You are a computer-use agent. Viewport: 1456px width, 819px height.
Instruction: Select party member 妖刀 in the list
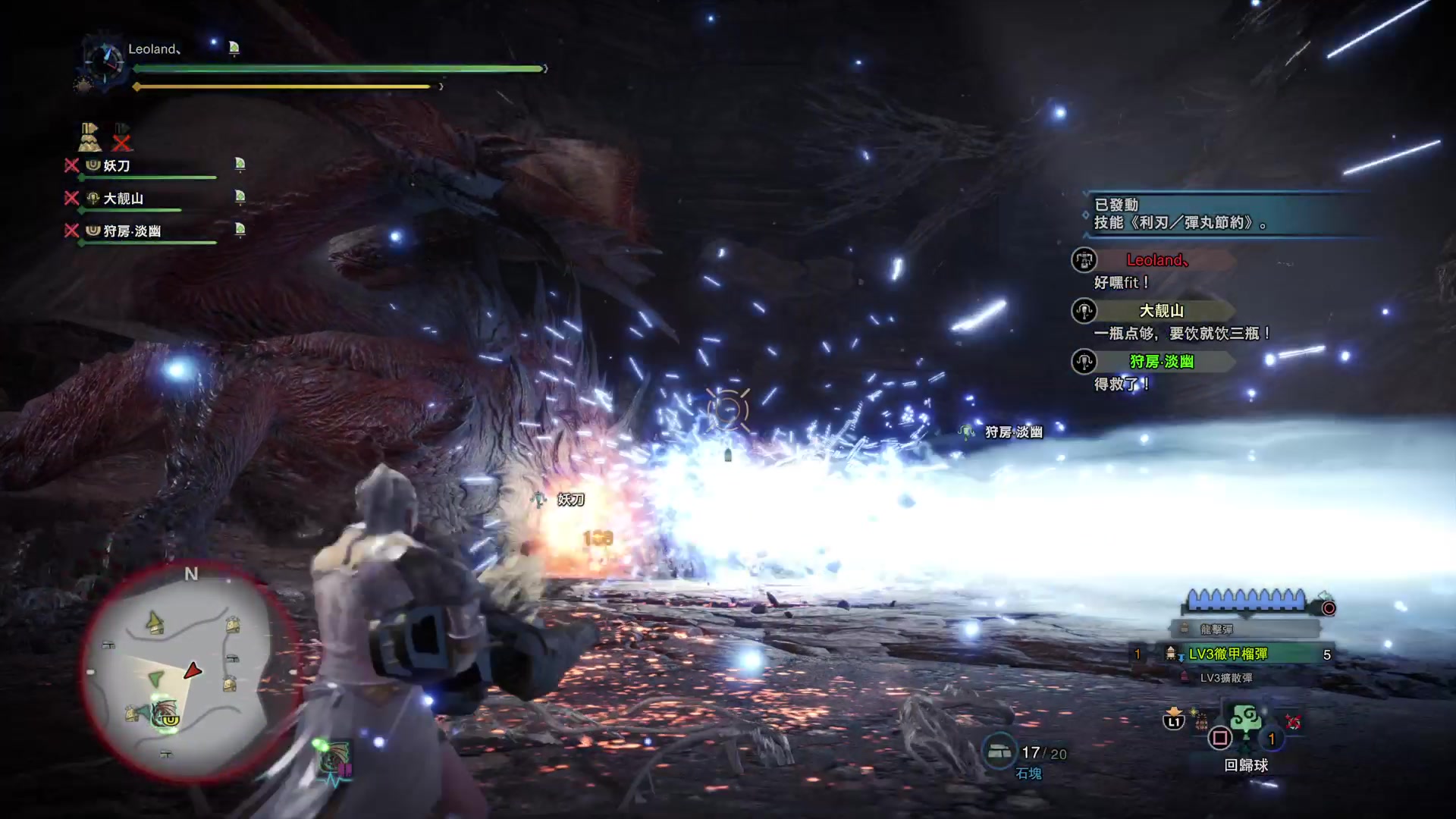(x=118, y=165)
